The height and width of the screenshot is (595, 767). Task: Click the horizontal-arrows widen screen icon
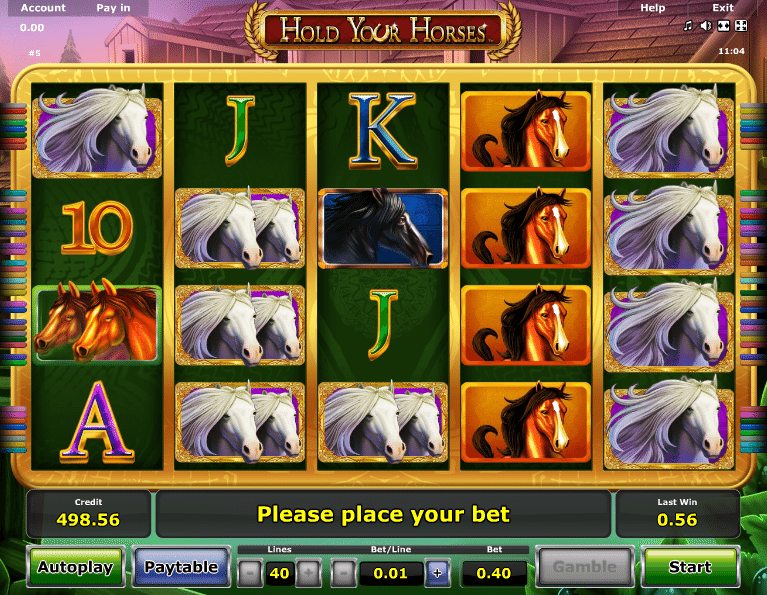click(723, 25)
